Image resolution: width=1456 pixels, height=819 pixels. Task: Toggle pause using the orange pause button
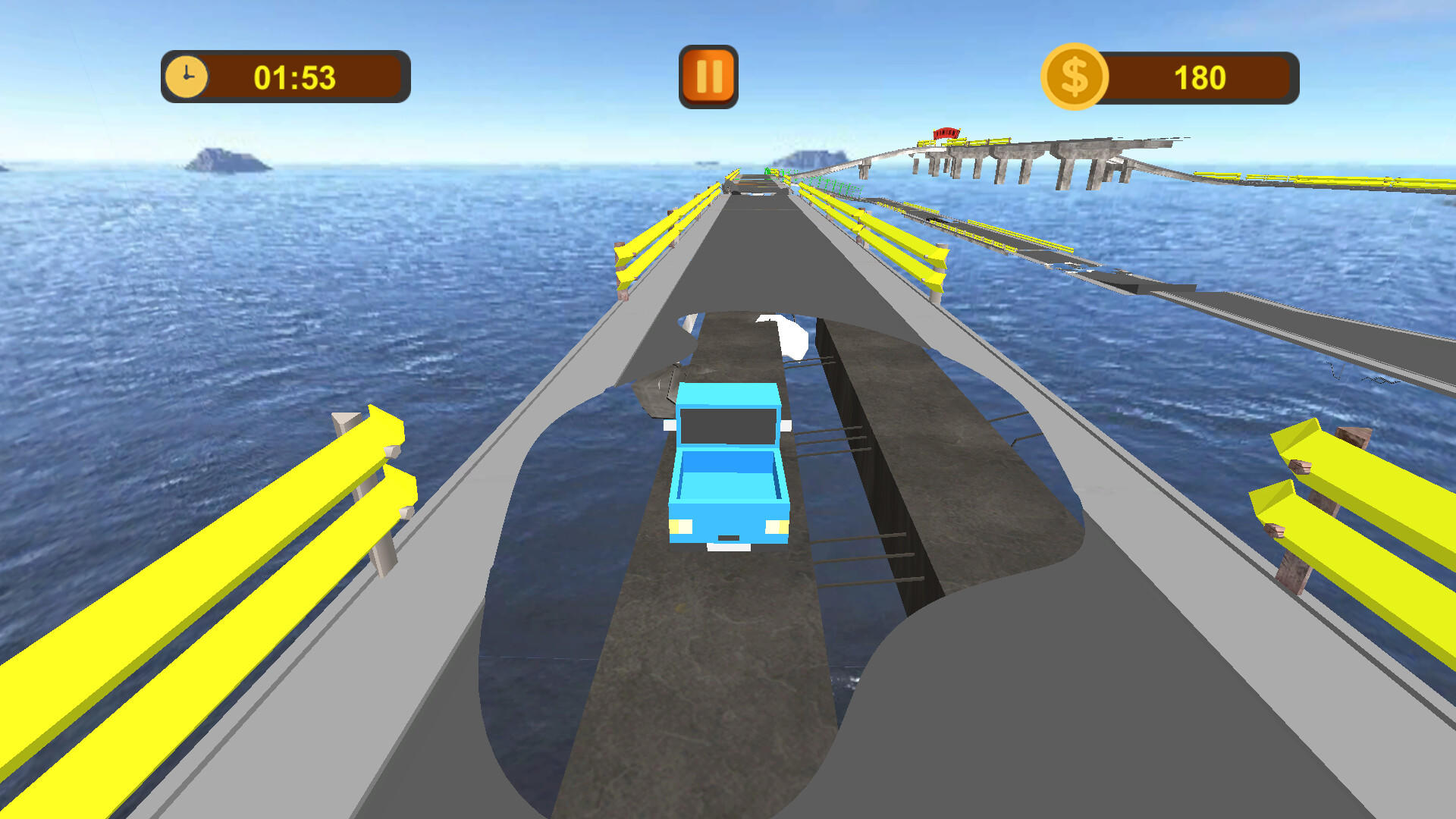point(708,76)
